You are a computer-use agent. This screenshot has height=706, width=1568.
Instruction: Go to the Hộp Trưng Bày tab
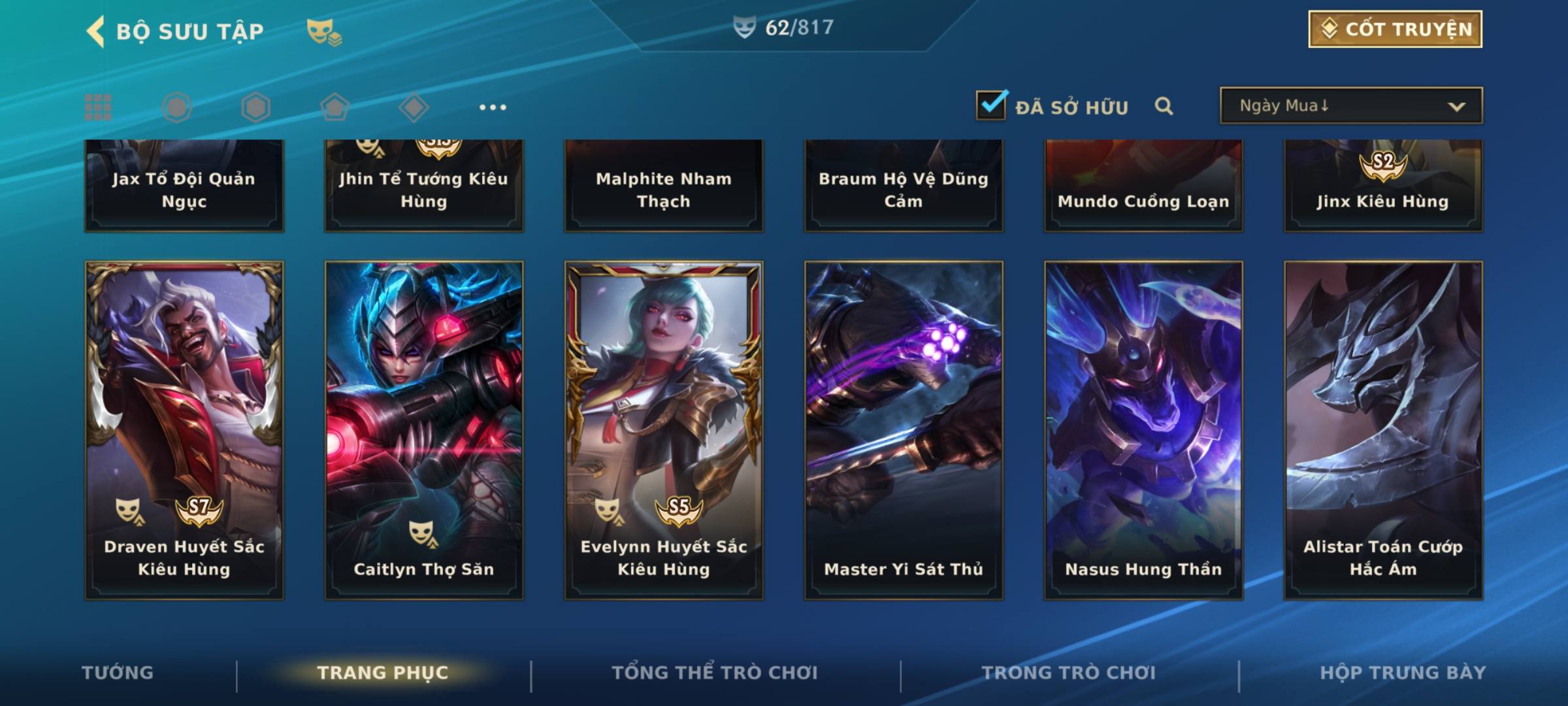pyautogui.click(x=1402, y=673)
